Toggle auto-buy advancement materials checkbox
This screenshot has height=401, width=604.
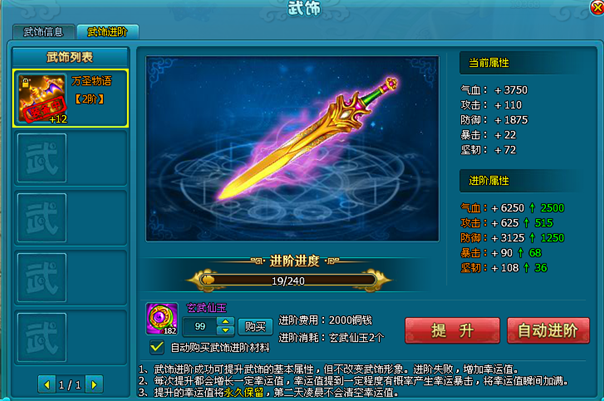(x=157, y=347)
